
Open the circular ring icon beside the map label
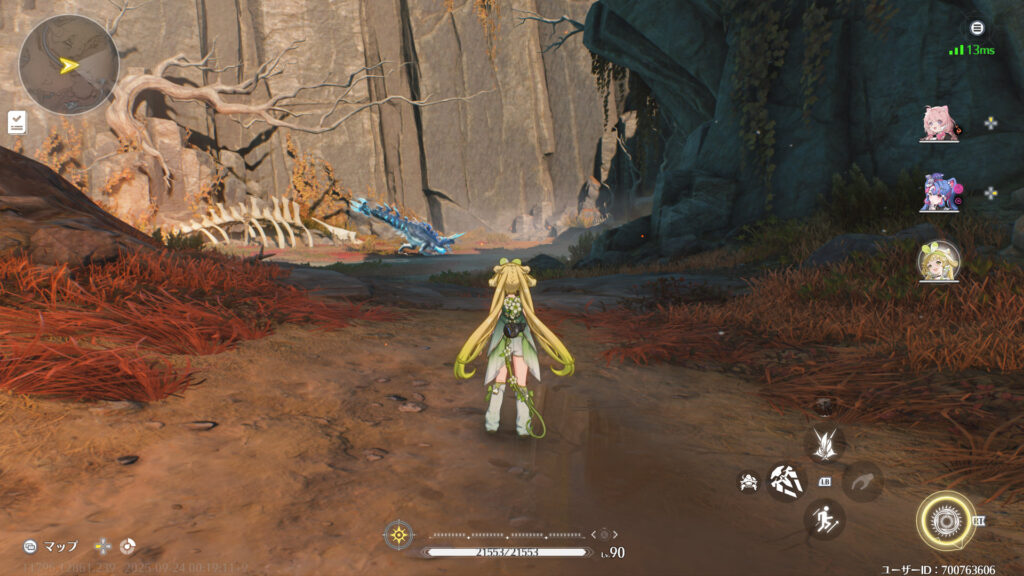pyautogui.click(x=127, y=546)
